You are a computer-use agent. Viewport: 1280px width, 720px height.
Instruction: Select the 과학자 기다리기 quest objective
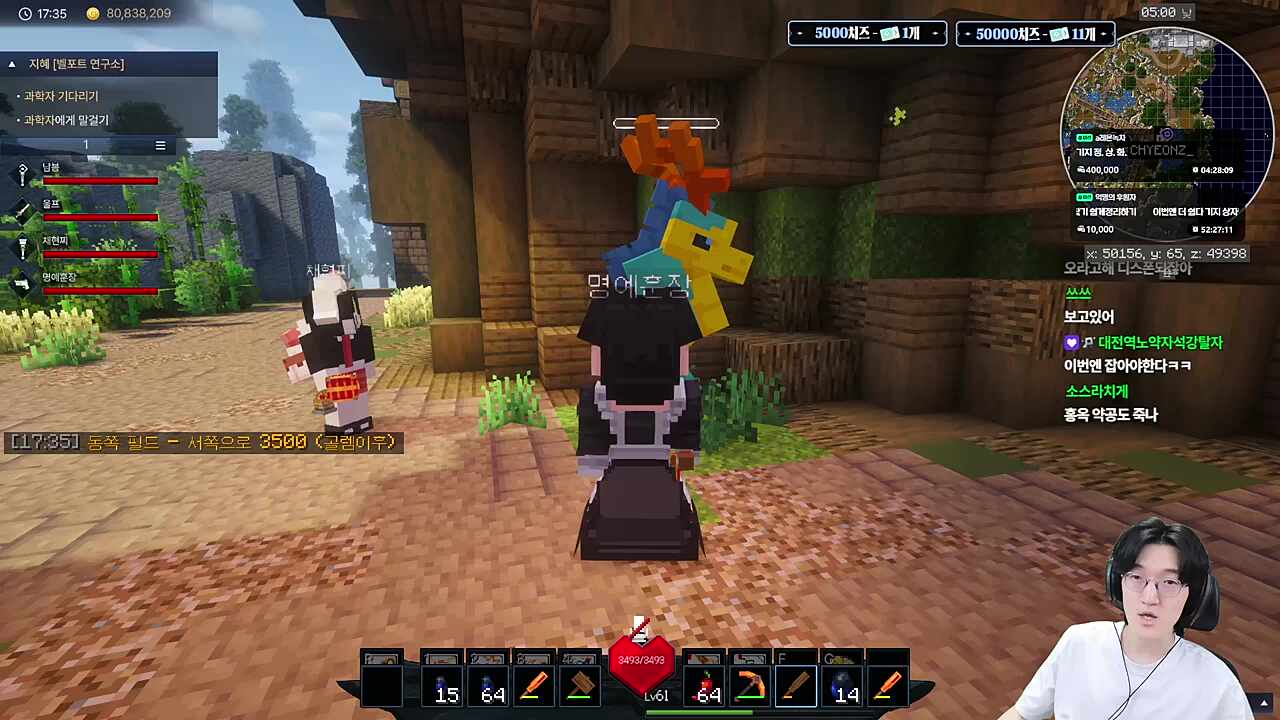pos(61,96)
